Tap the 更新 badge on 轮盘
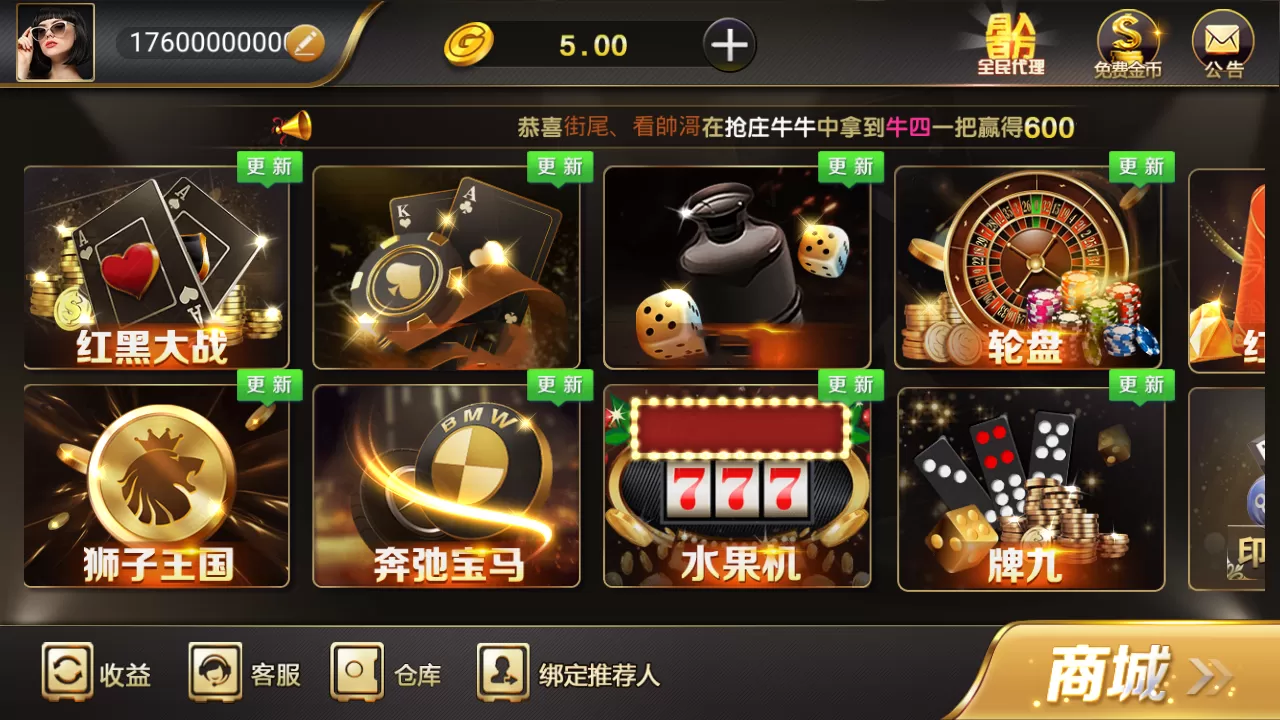Image resolution: width=1280 pixels, height=720 pixels. pos(1141,167)
